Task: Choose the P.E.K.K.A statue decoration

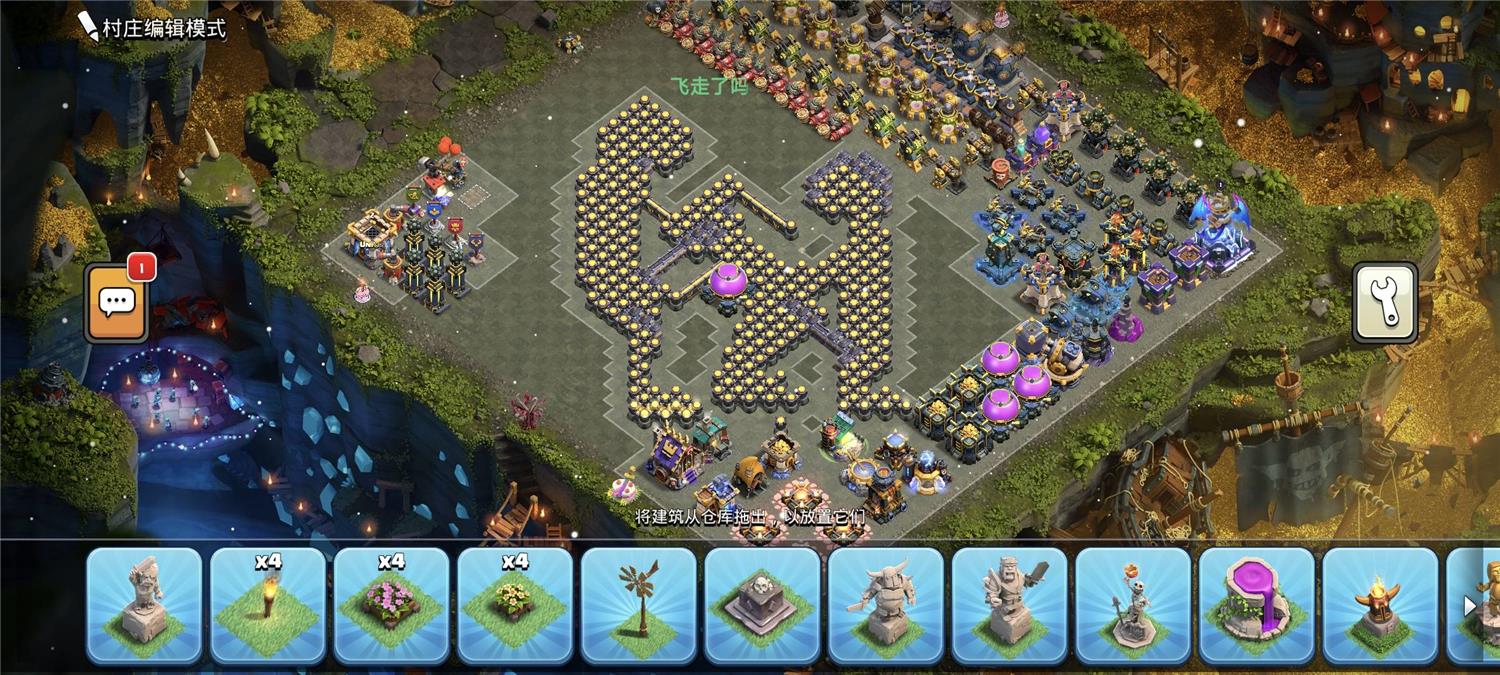Action: [x=886, y=605]
